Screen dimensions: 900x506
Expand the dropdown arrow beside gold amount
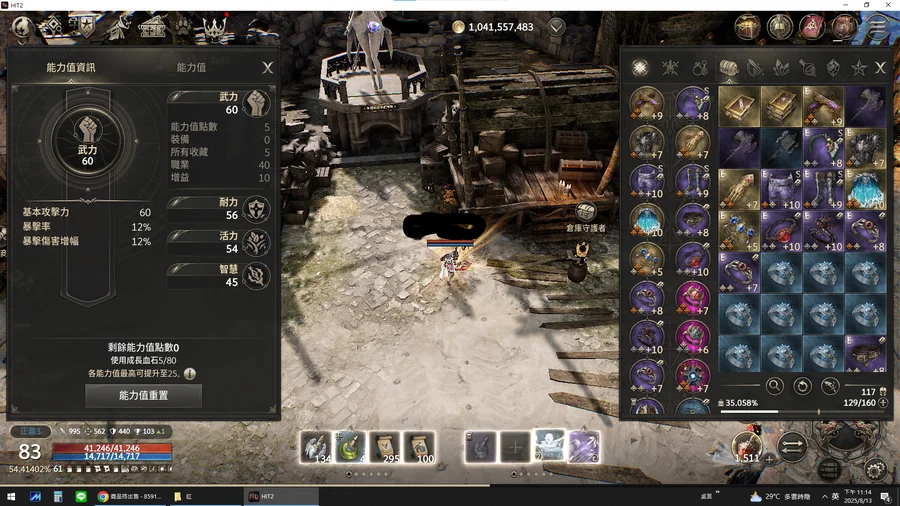point(556,27)
